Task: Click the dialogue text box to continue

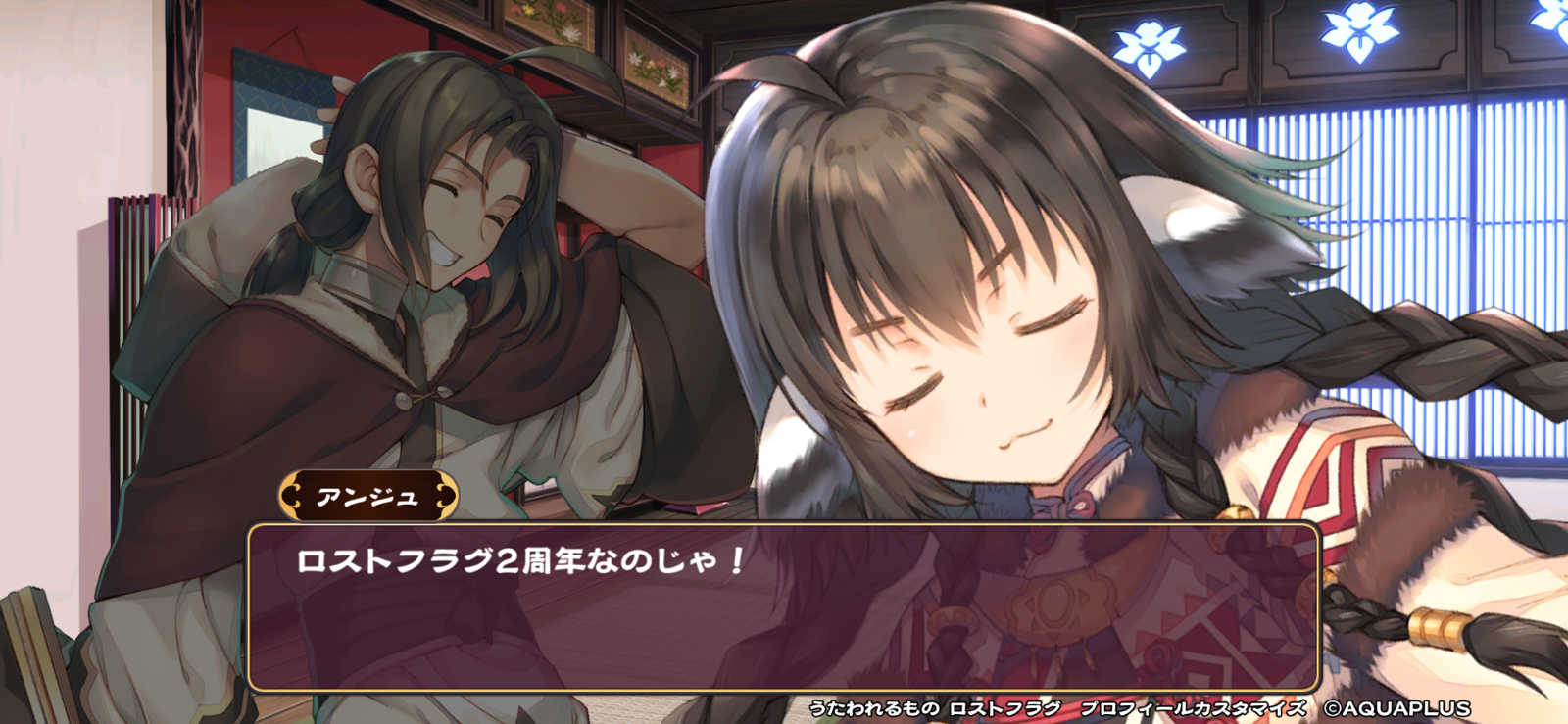Action: point(784,607)
